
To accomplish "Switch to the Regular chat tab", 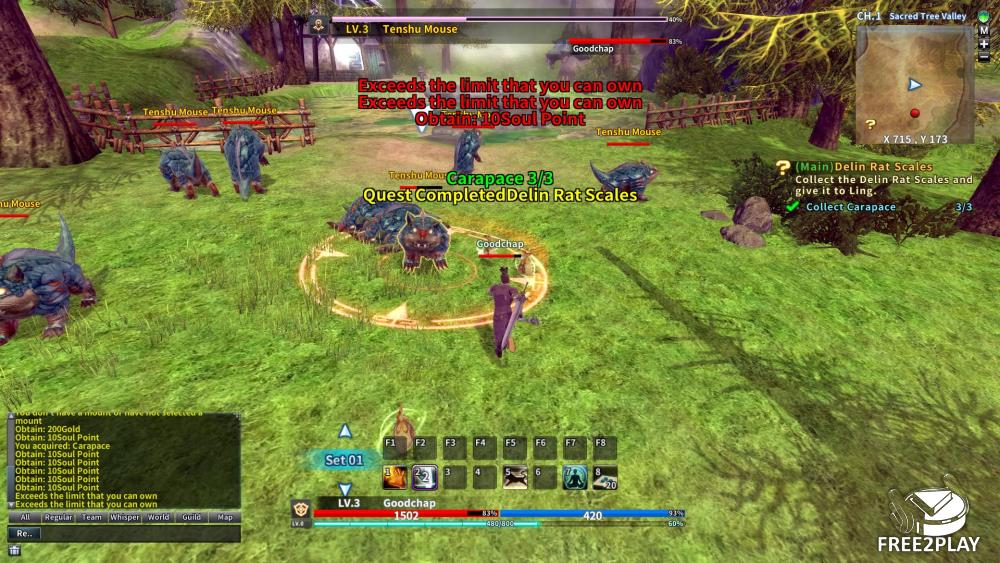I will coord(58,518).
